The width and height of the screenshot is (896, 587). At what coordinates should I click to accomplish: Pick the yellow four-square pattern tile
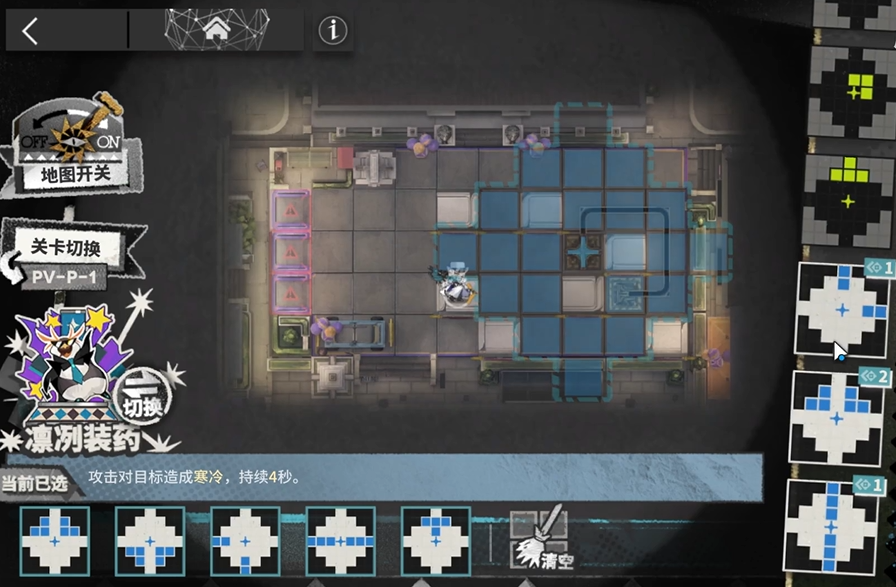pyautogui.click(x=852, y=88)
